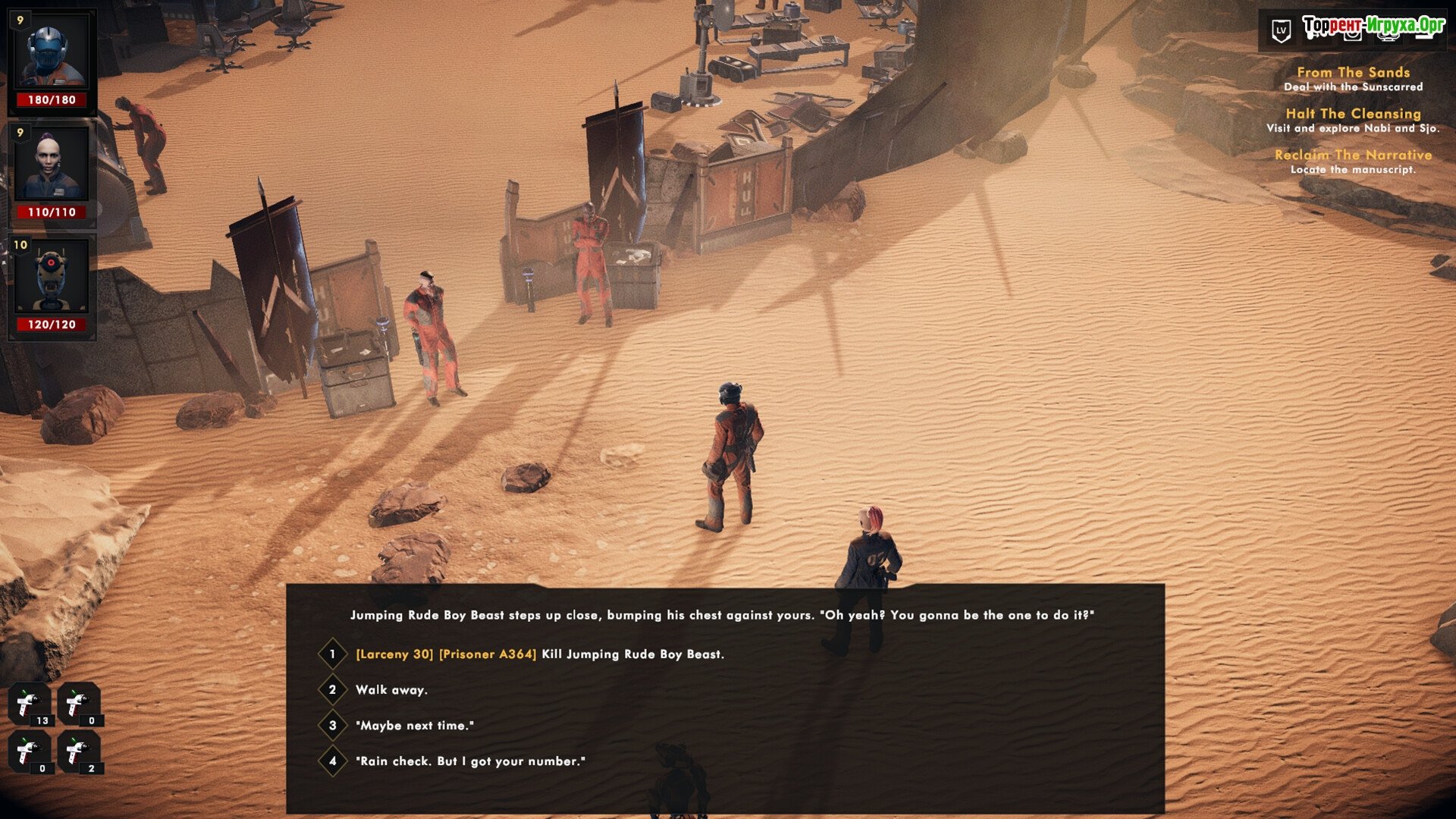Use the quick slot with 2 items
Image resolution: width=1456 pixels, height=819 pixels.
[x=79, y=752]
